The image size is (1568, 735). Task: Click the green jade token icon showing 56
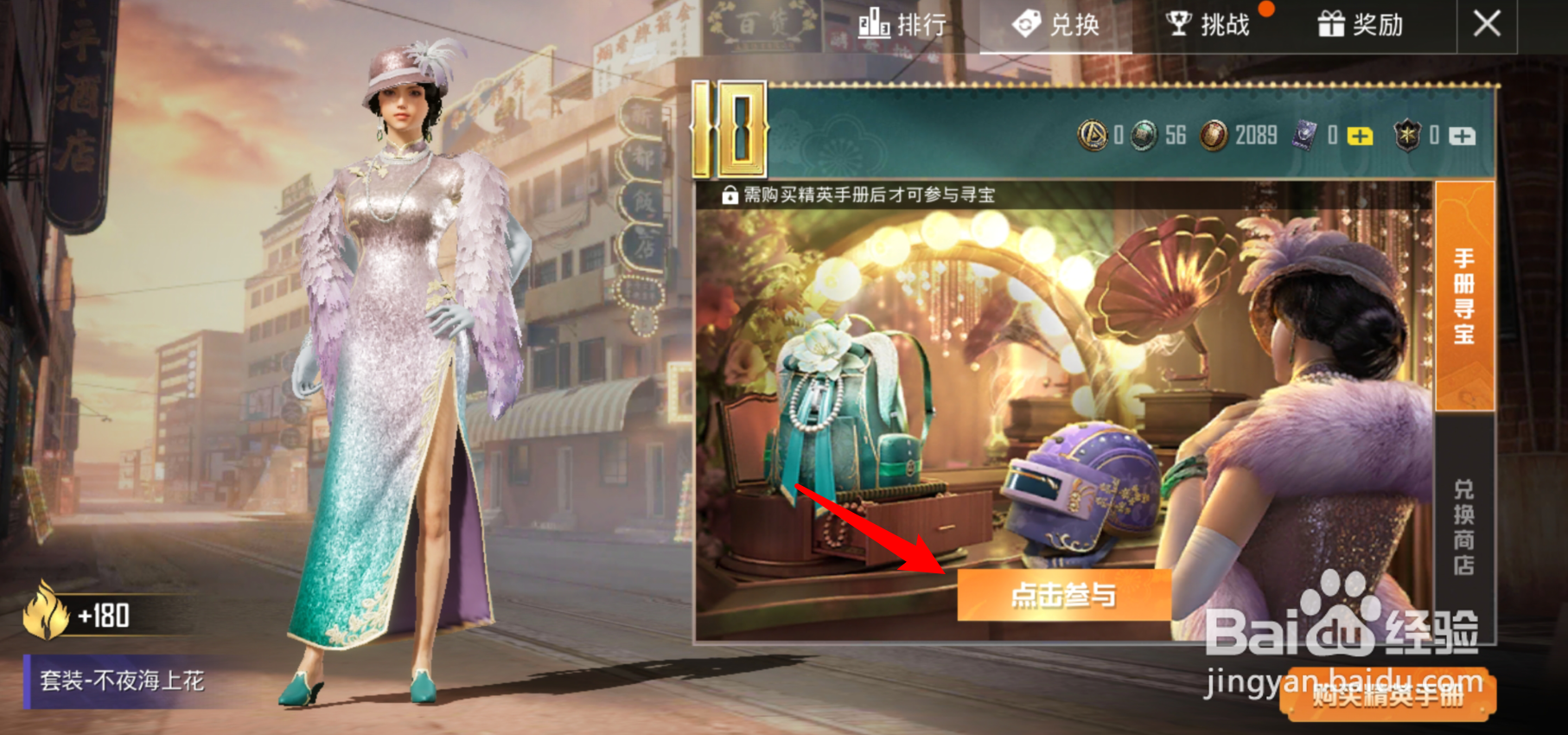pyautogui.click(x=1145, y=136)
